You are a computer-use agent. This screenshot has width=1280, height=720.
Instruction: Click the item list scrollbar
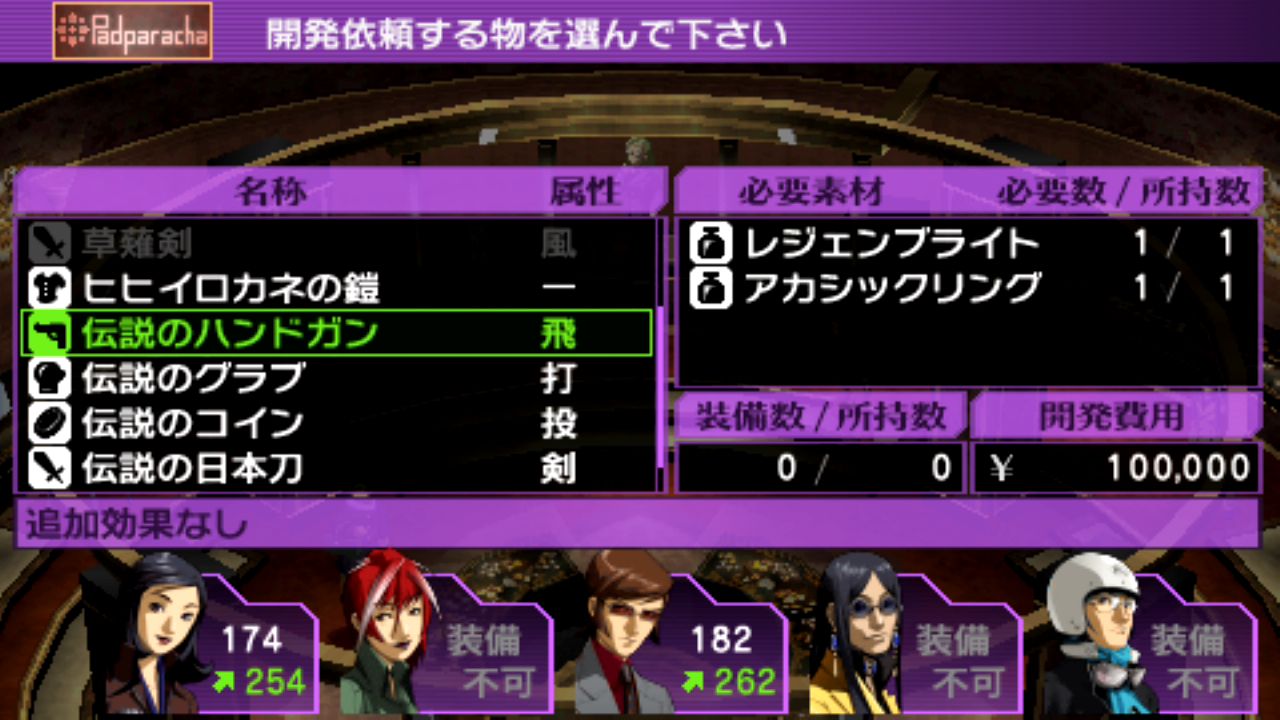pos(660,355)
